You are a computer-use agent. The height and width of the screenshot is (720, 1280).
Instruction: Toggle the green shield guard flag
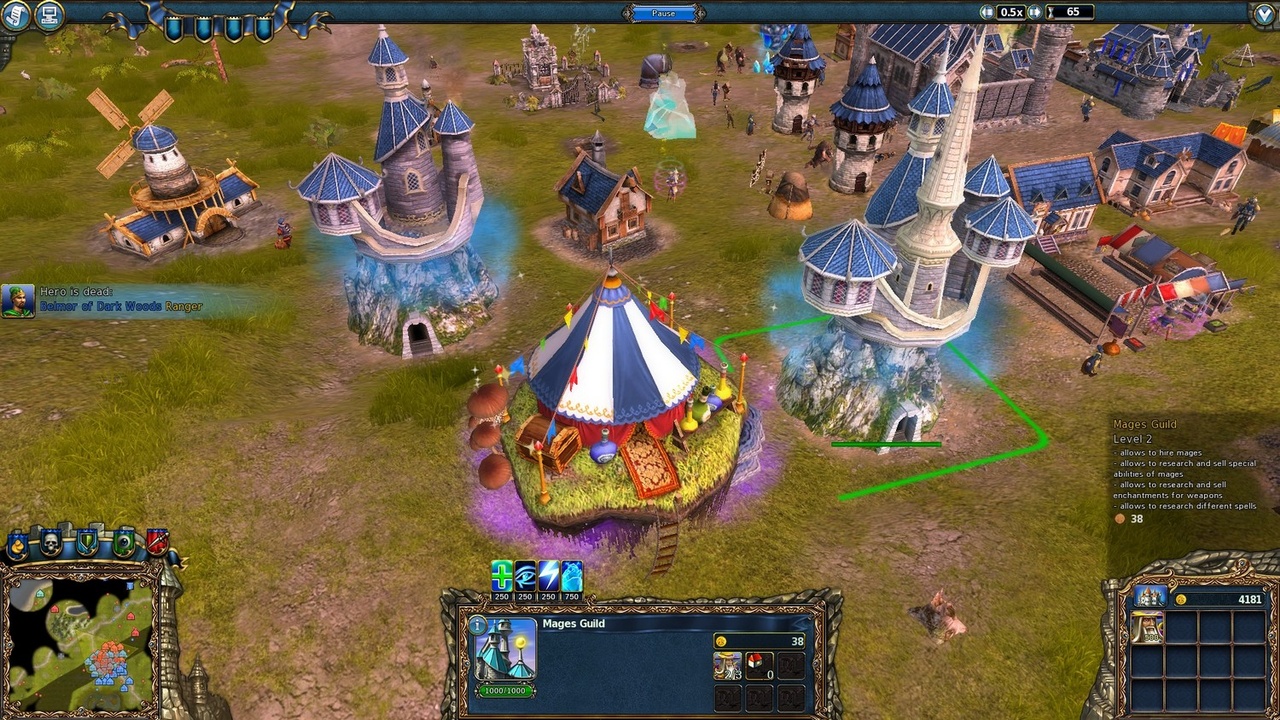[x=87, y=542]
